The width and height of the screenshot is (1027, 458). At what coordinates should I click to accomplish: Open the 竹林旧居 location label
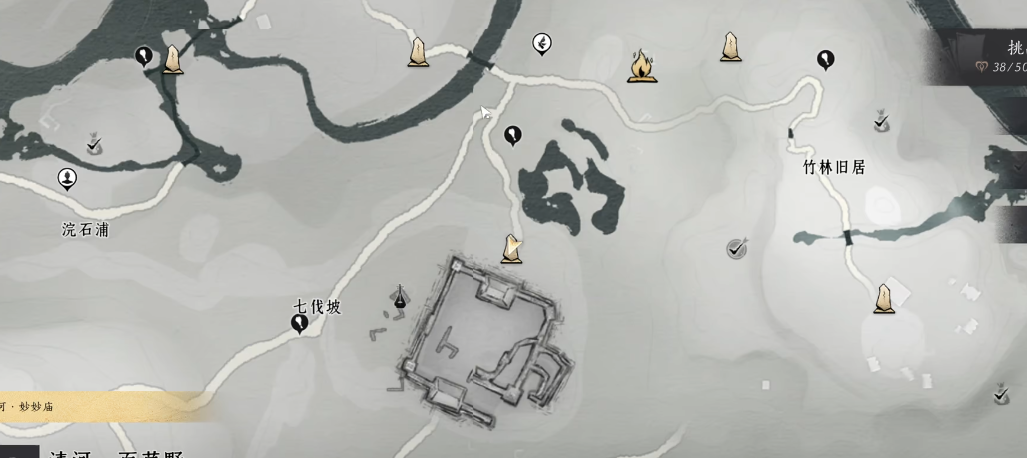coord(834,167)
